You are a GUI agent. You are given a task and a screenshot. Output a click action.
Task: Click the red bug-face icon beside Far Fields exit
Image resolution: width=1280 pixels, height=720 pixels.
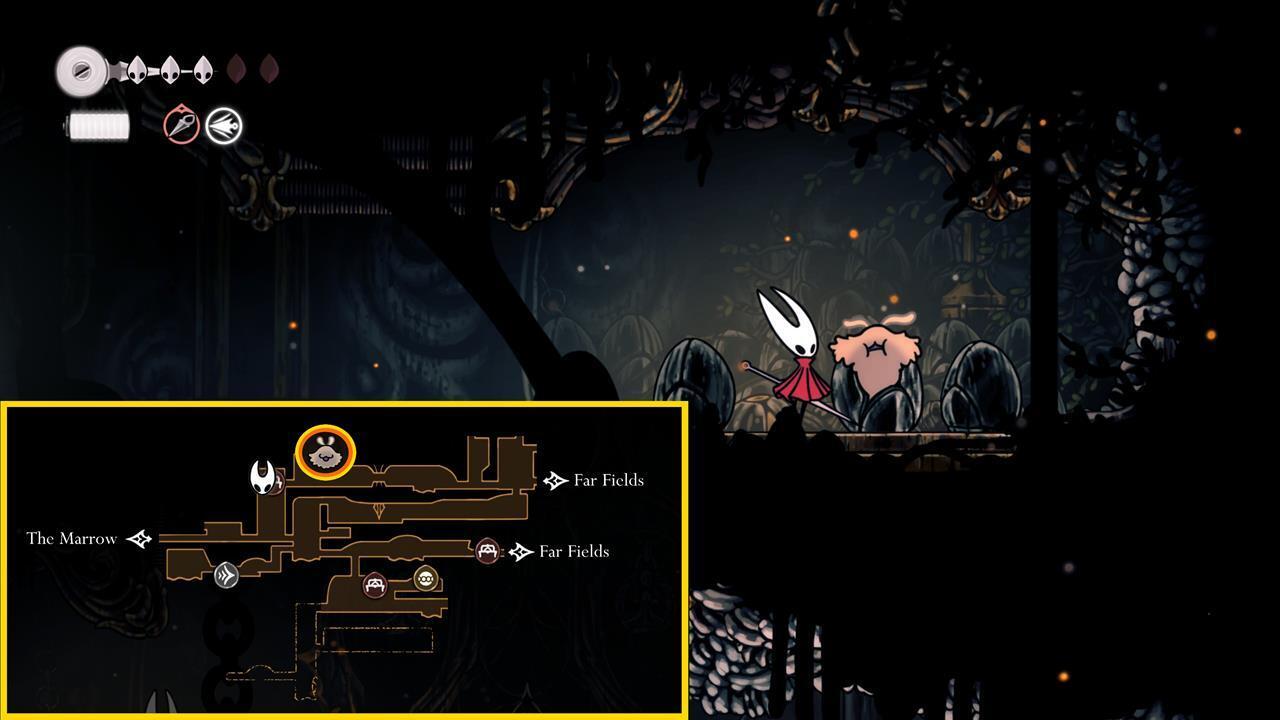coord(487,551)
